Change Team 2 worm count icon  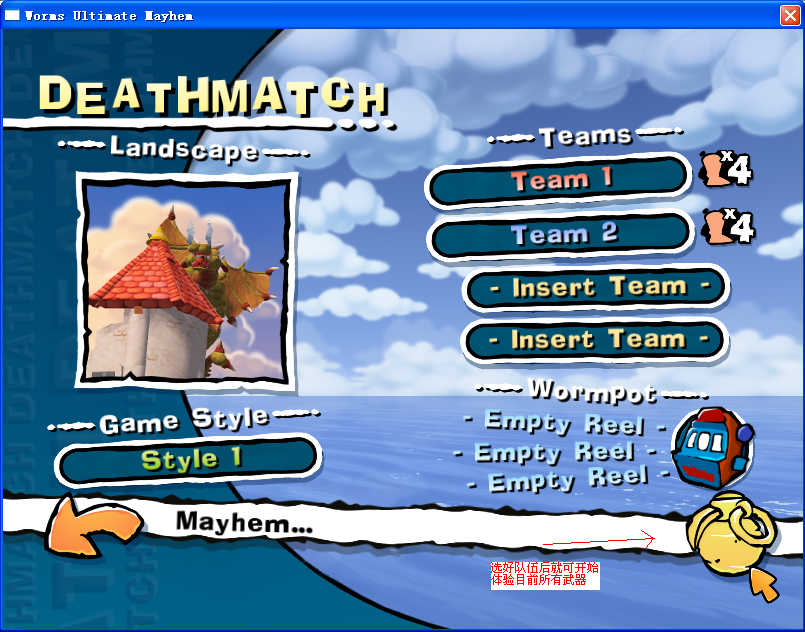tap(729, 226)
